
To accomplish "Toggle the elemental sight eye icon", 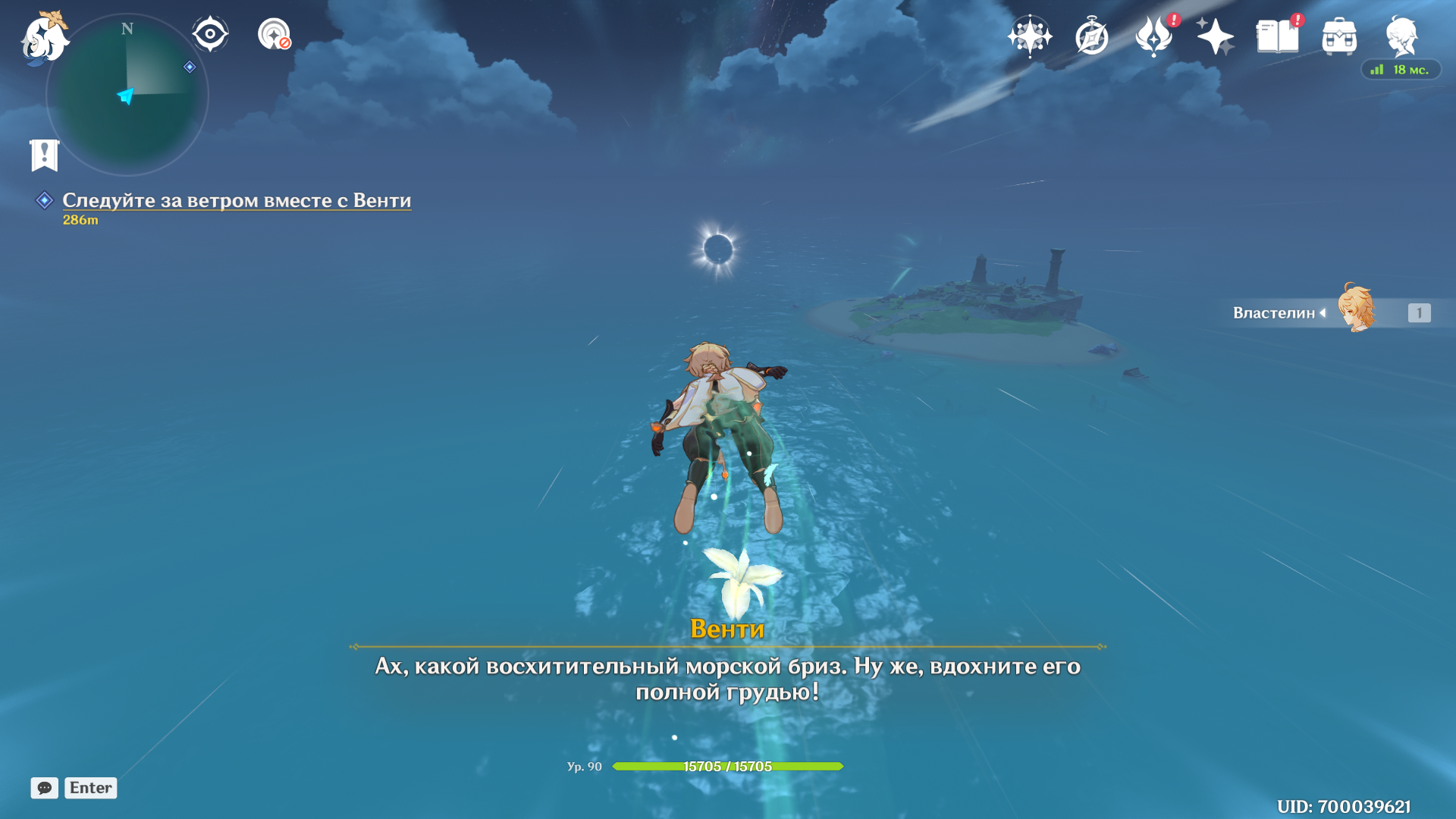I will tap(210, 34).
